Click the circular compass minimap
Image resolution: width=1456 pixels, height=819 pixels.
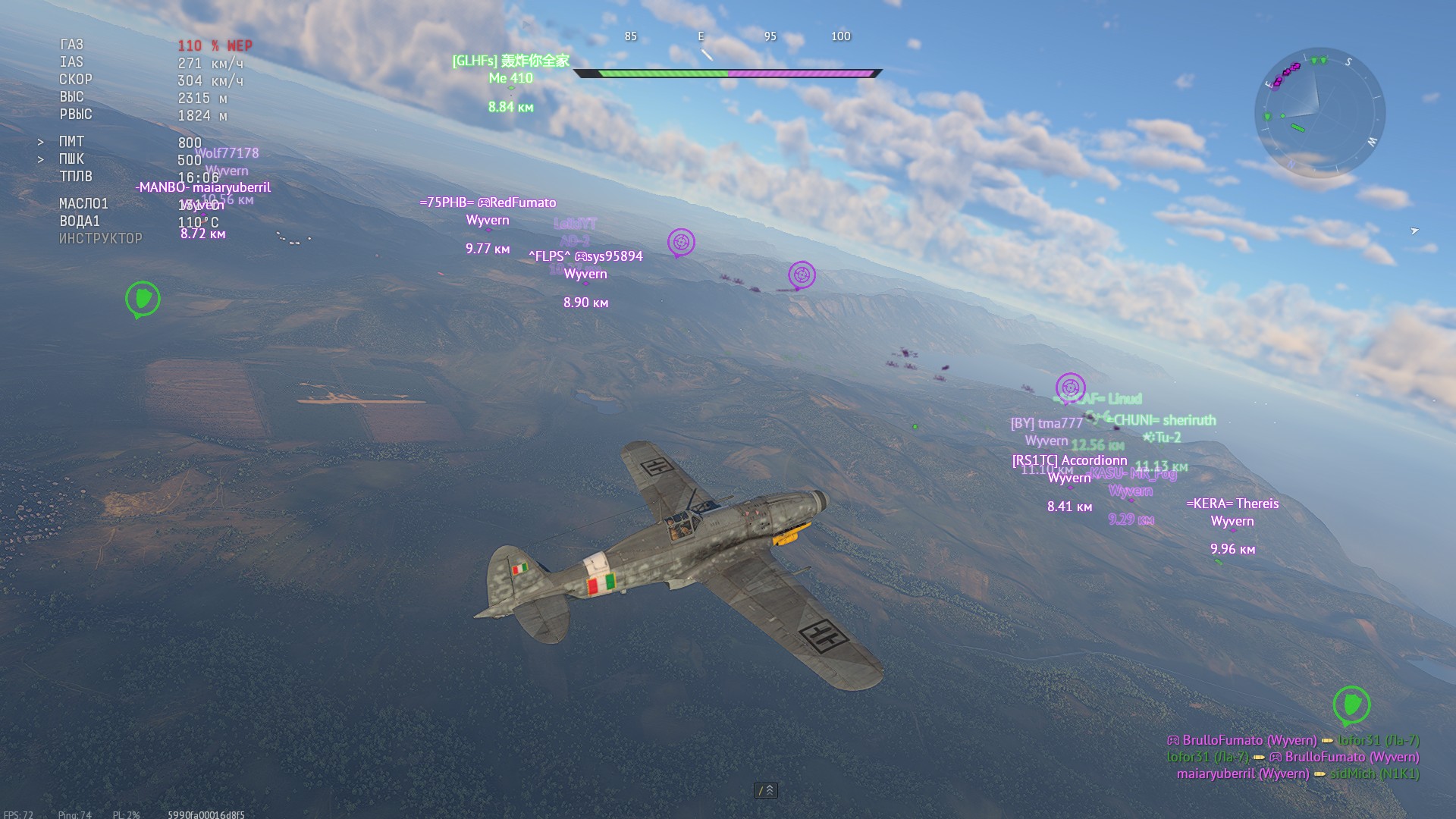pyautogui.click(x=1319, y=114)
